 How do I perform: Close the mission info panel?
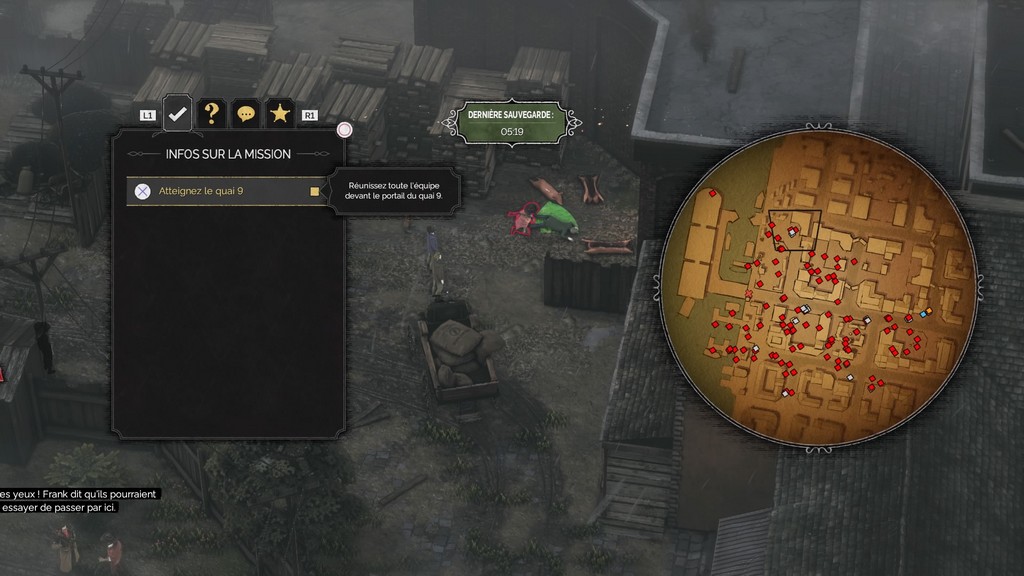[x=345, y=130]
